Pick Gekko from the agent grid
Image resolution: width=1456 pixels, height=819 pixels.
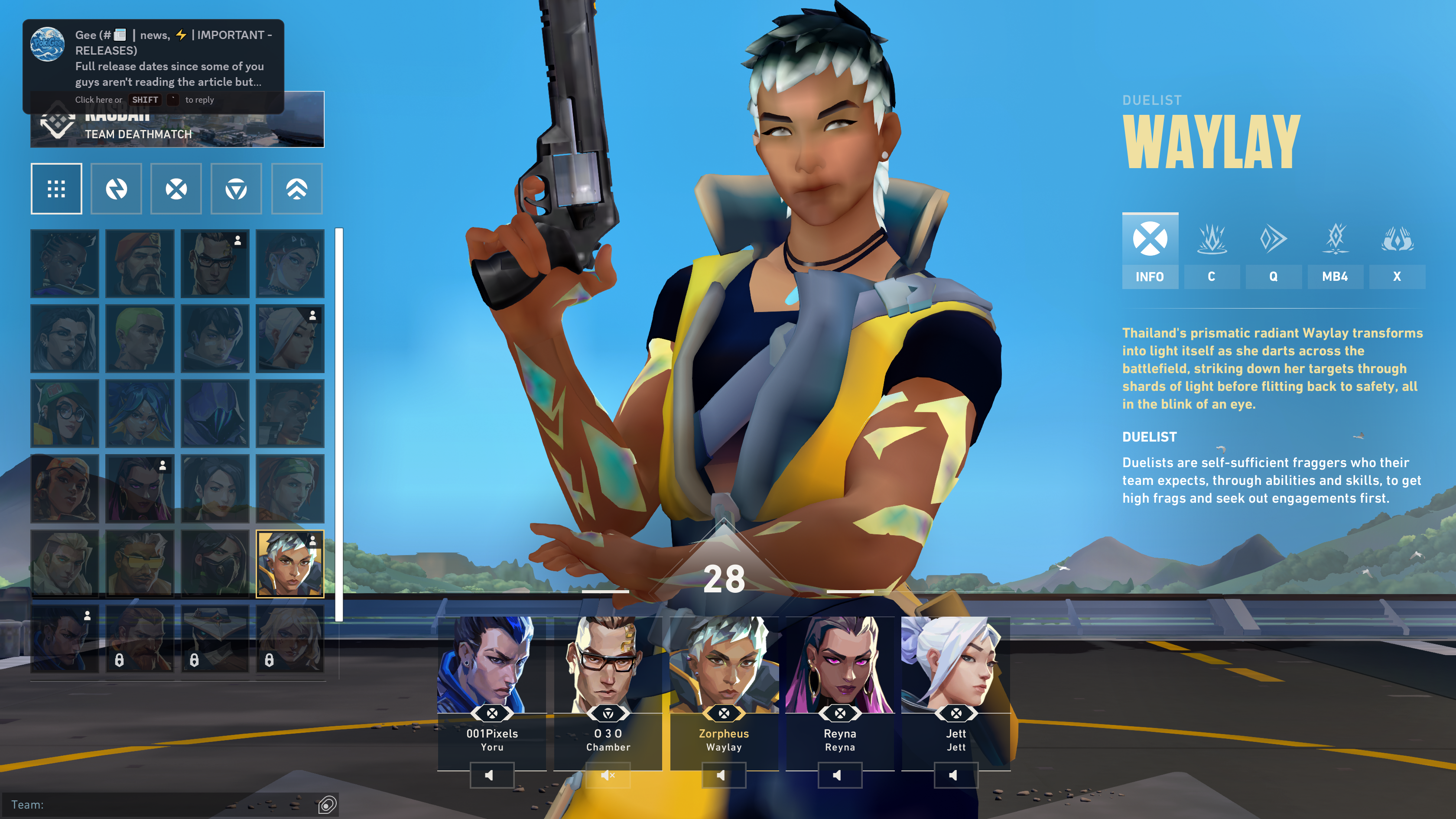pos(140,338)
